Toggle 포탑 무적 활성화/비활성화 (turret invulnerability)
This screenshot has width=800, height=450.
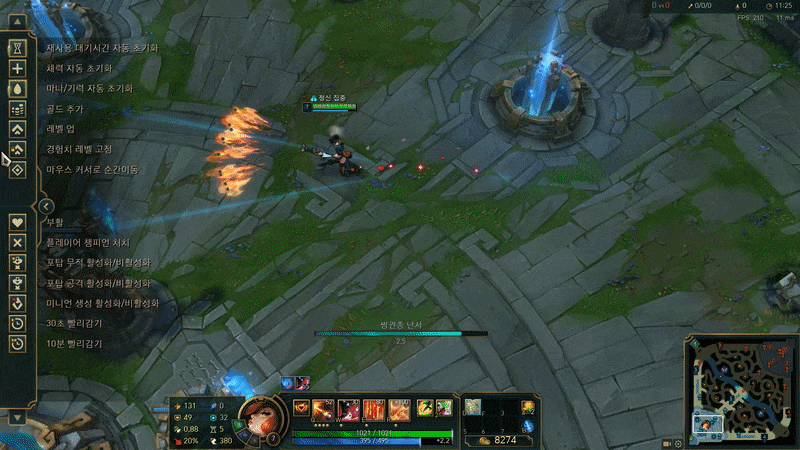pos(17,262)
